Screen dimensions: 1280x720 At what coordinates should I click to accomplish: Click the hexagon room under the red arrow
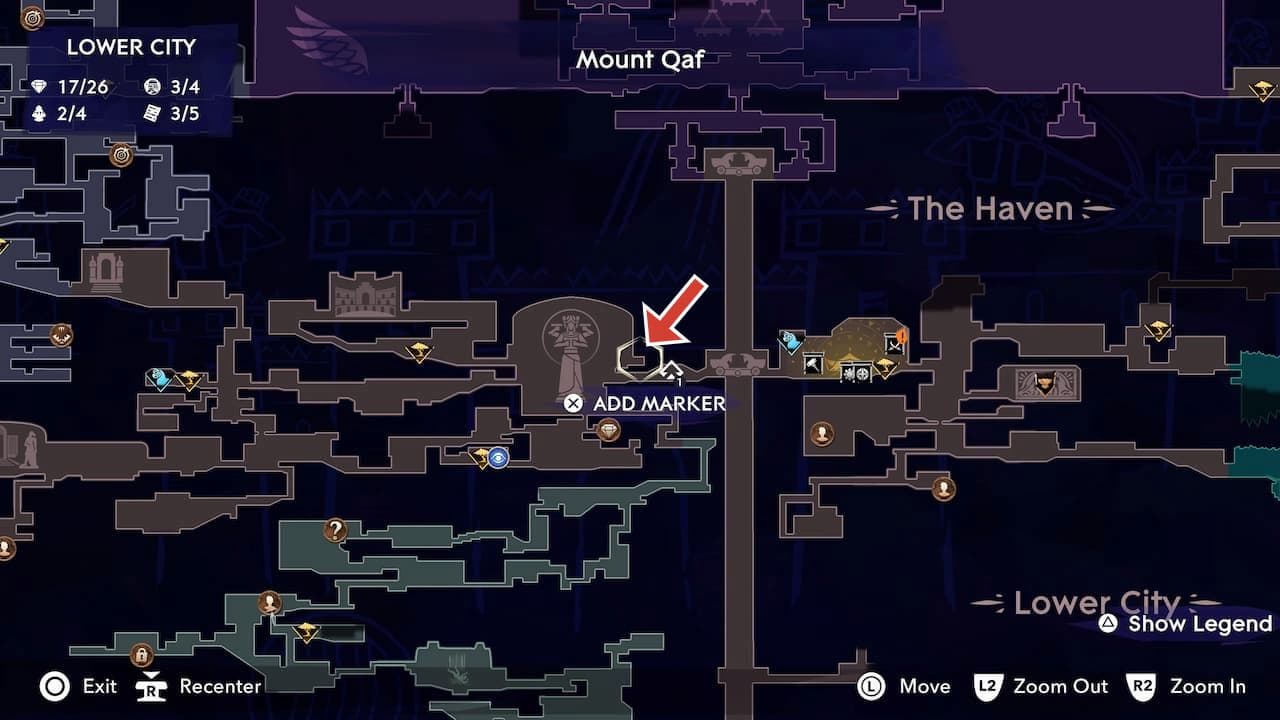(640, 357)
